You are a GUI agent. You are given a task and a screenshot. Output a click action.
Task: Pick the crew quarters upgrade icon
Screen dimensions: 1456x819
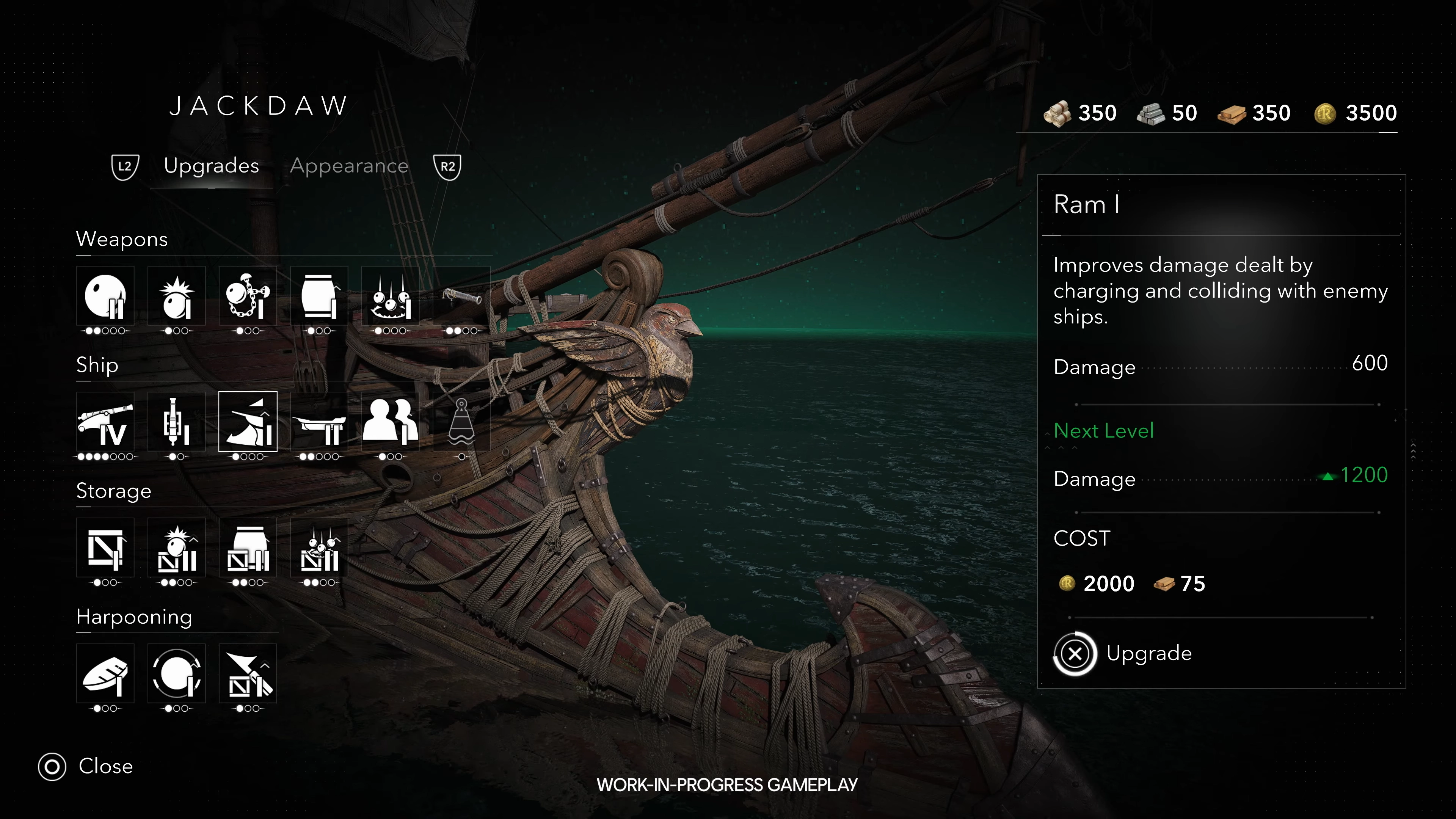(x=390, y=422)
